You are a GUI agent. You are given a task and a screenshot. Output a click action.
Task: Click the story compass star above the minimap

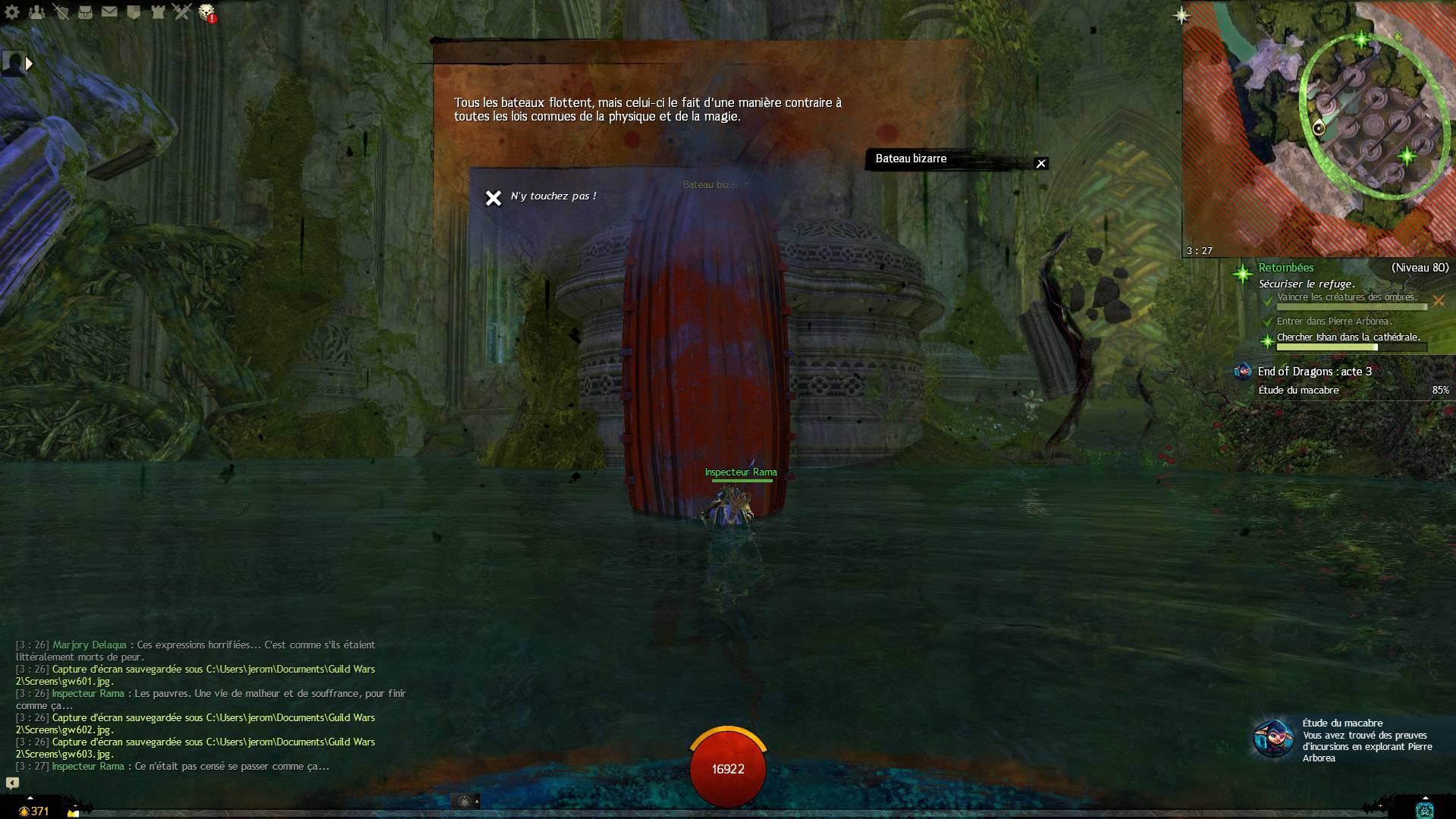pyautogui.click(x=1181, y=15)
